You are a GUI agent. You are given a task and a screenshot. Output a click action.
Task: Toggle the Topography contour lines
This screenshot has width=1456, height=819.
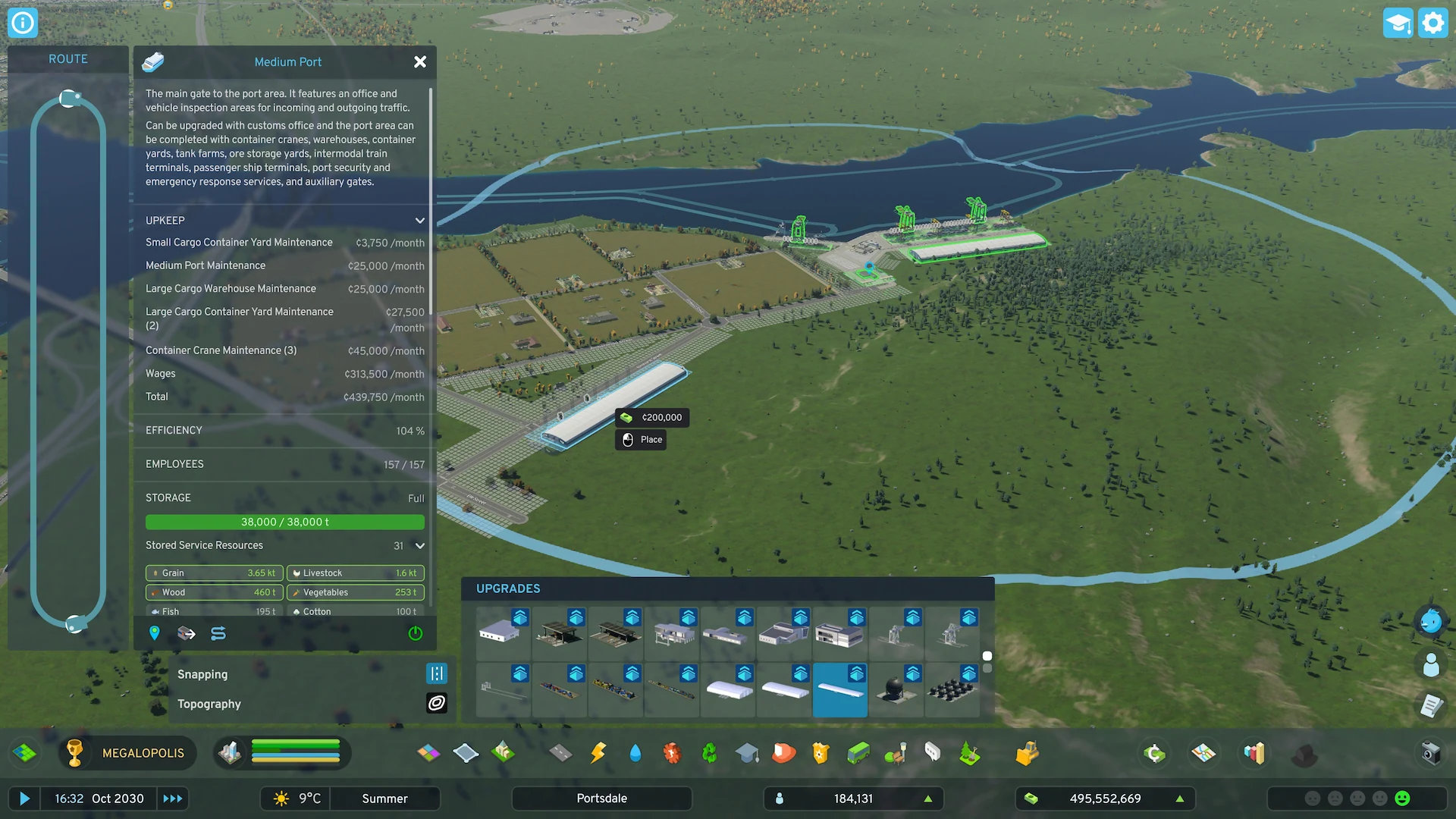click(x=437, y=703)
